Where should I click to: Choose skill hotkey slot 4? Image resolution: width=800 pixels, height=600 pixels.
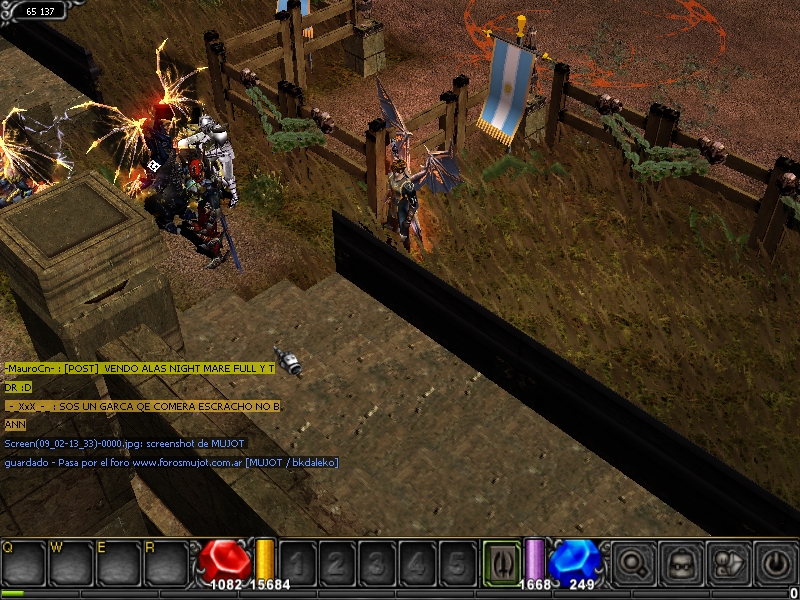coord(417,563)
